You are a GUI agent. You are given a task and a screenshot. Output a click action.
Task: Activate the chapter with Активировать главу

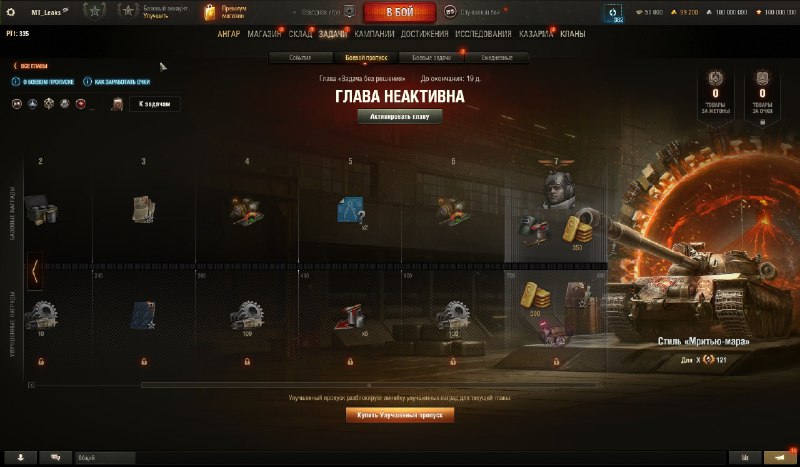pyautogui.click(x=399, y=116)
